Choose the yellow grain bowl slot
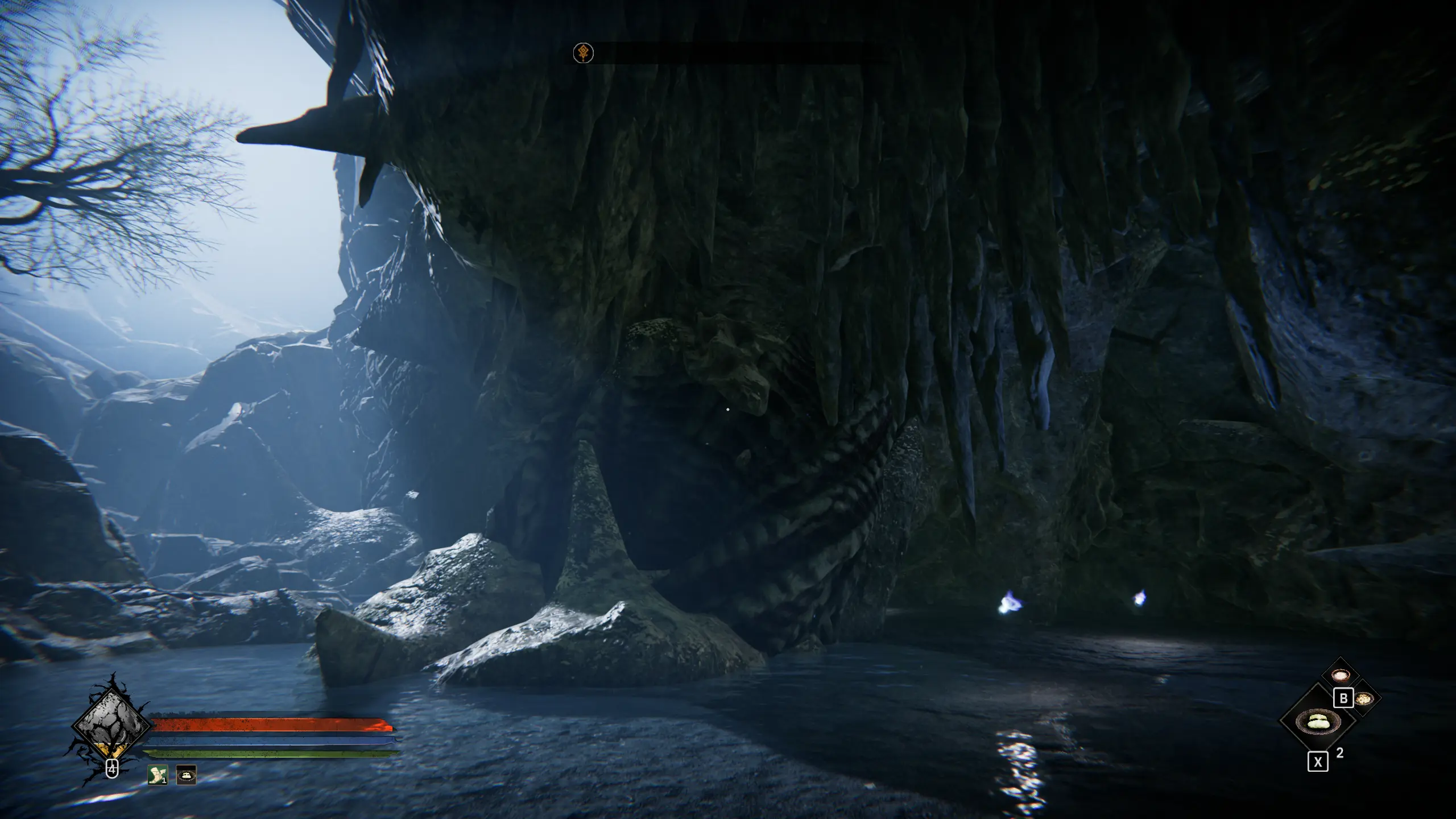This screenshot has width=1456, height=819. 1363,699
